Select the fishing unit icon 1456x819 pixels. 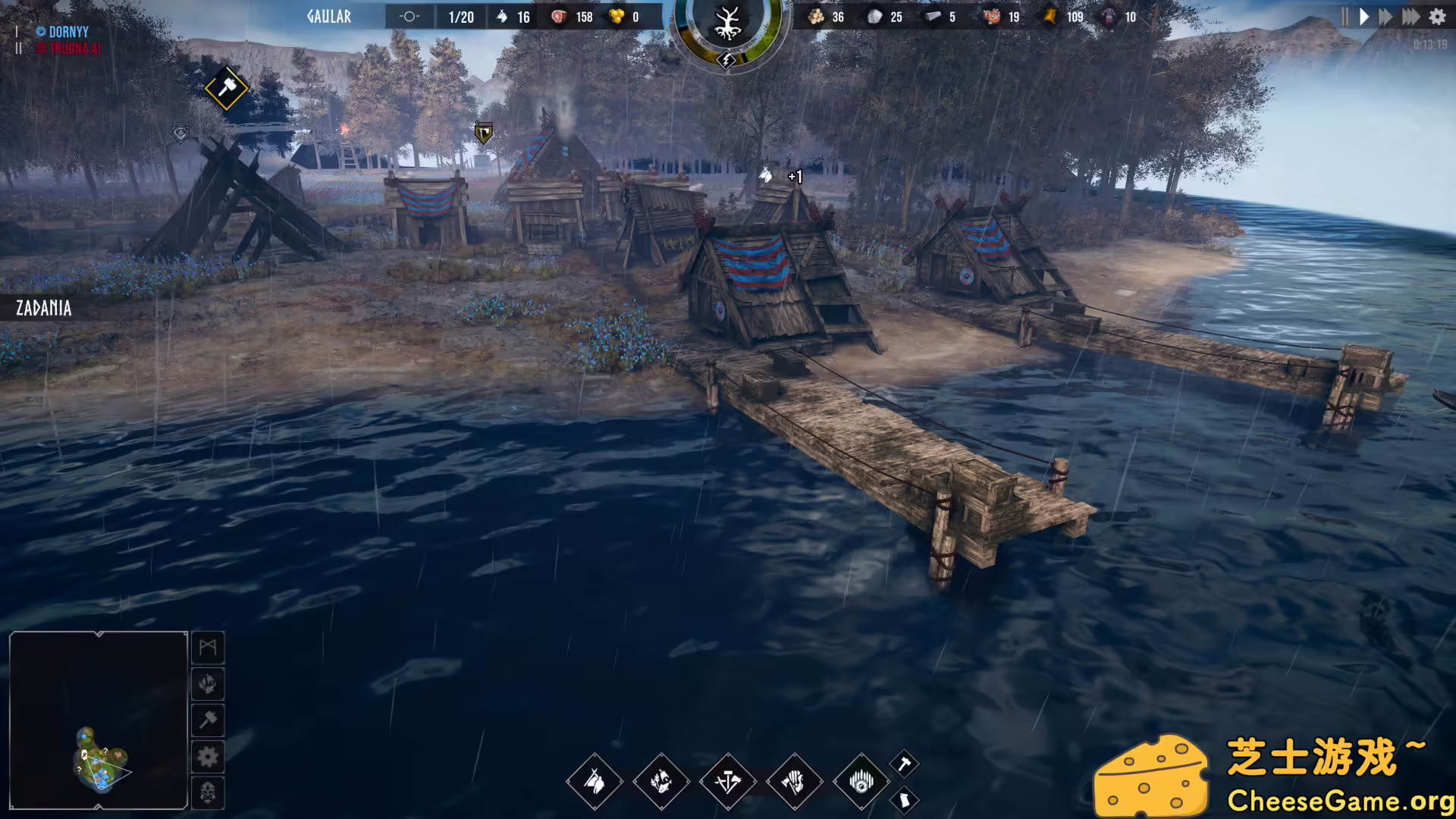point(661,783)
